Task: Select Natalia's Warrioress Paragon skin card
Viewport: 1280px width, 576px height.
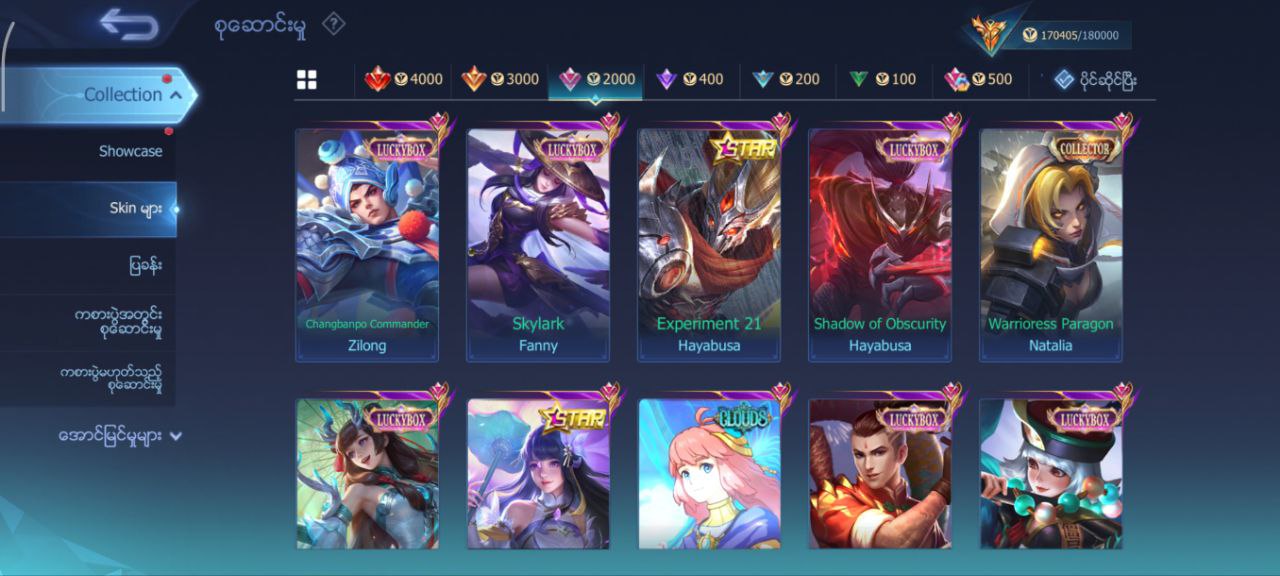Action: 1051,245
